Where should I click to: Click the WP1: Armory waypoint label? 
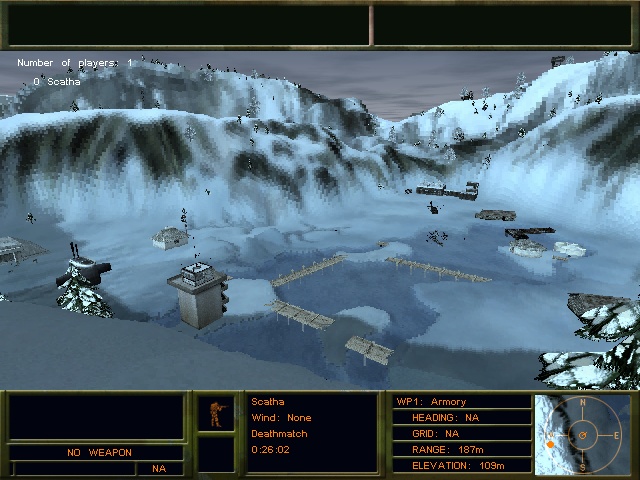(x=432, y=401)
